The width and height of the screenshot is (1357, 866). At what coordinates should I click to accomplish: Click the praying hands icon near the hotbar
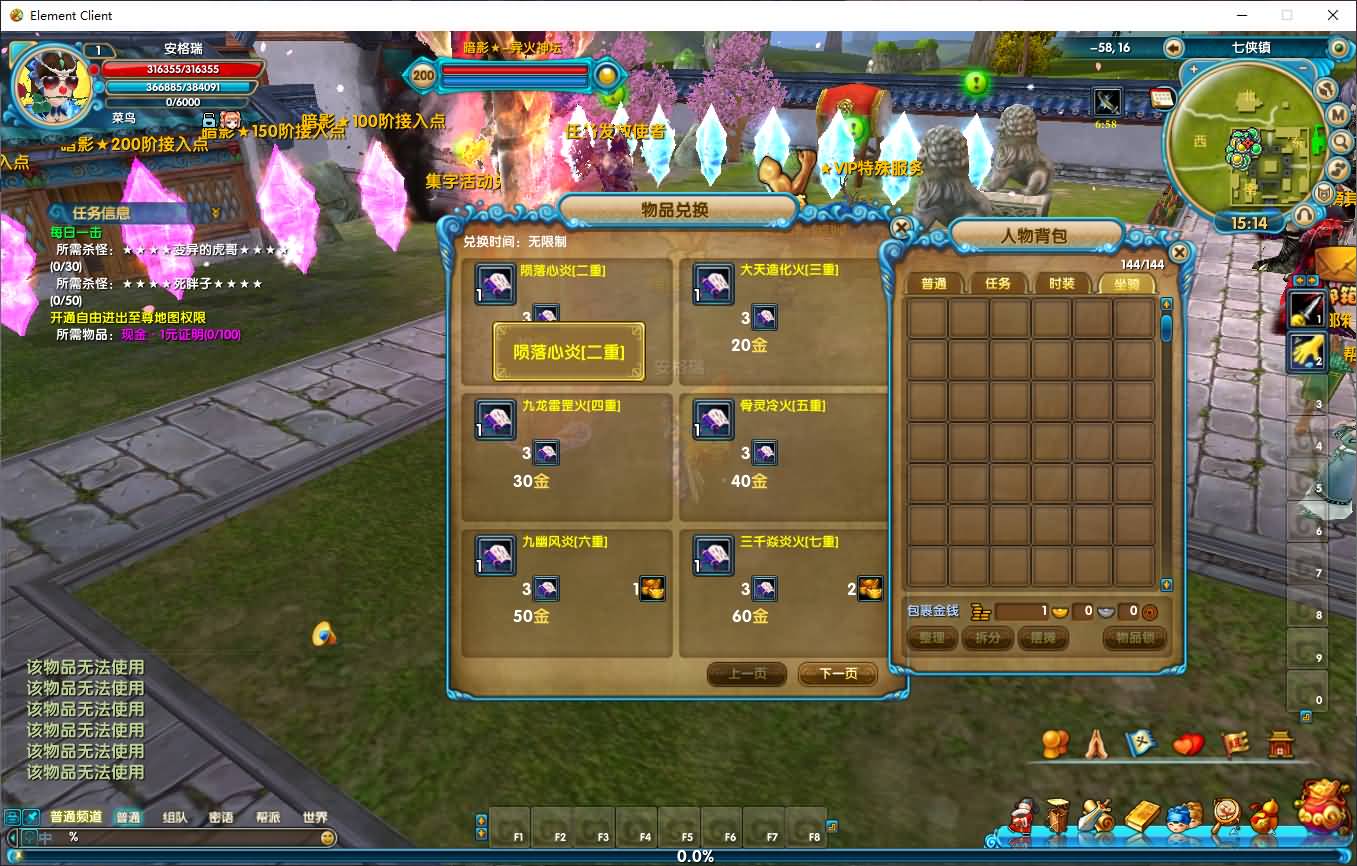click(1096, 744)
